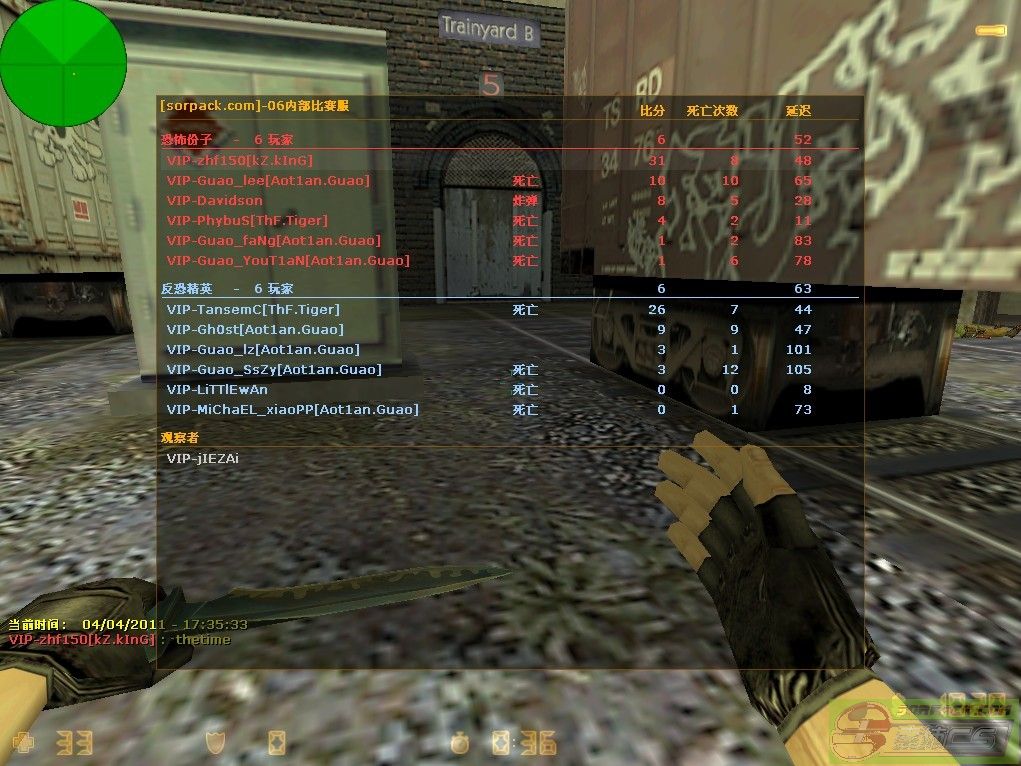Click the VIP-Guao_faNg[Aot1an.Guao] row

pos(274,240)
